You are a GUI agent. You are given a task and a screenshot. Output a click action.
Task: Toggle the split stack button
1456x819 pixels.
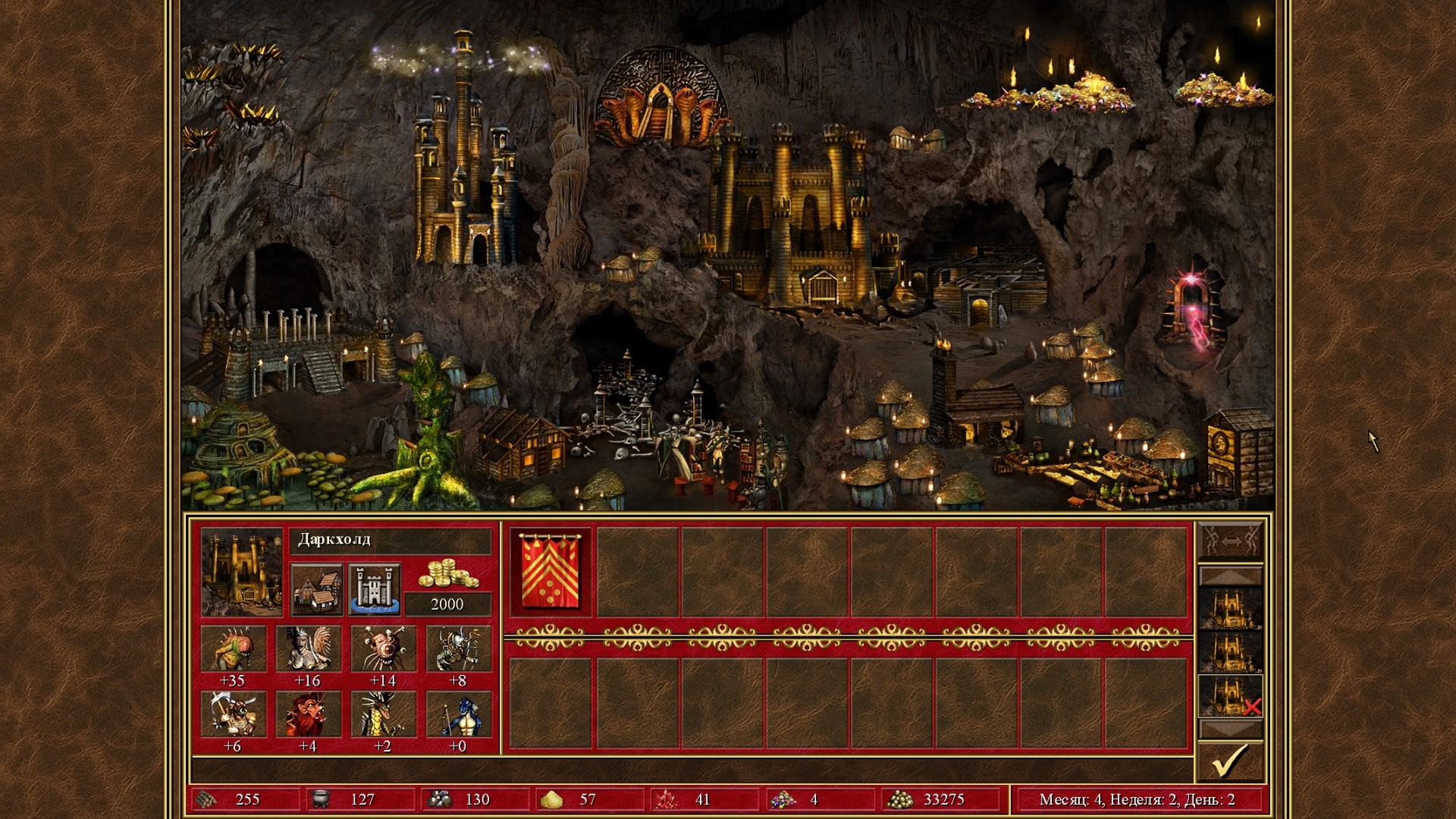pyautogui.click(x=1230, y=542)
